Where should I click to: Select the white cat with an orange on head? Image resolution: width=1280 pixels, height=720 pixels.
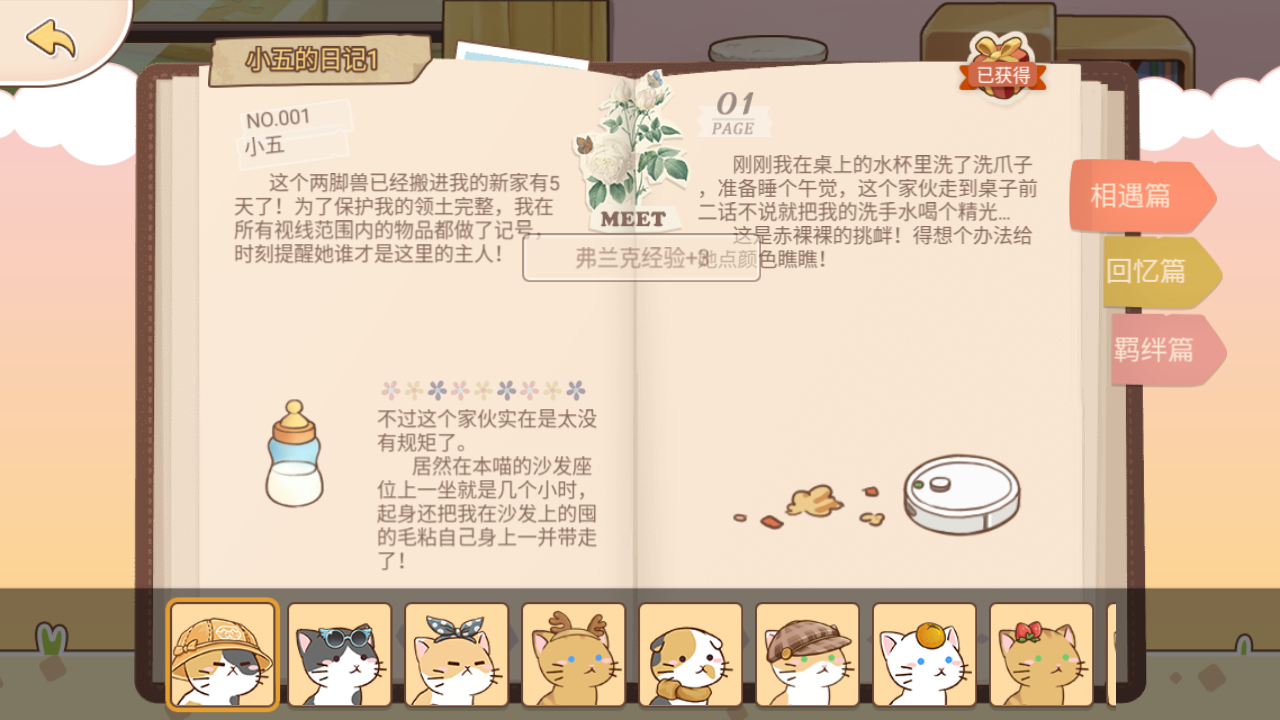922,654
